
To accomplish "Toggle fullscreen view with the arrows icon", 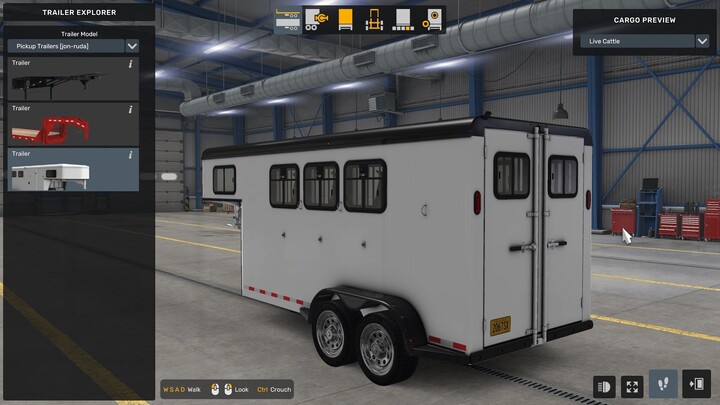I will click(633, 385).
